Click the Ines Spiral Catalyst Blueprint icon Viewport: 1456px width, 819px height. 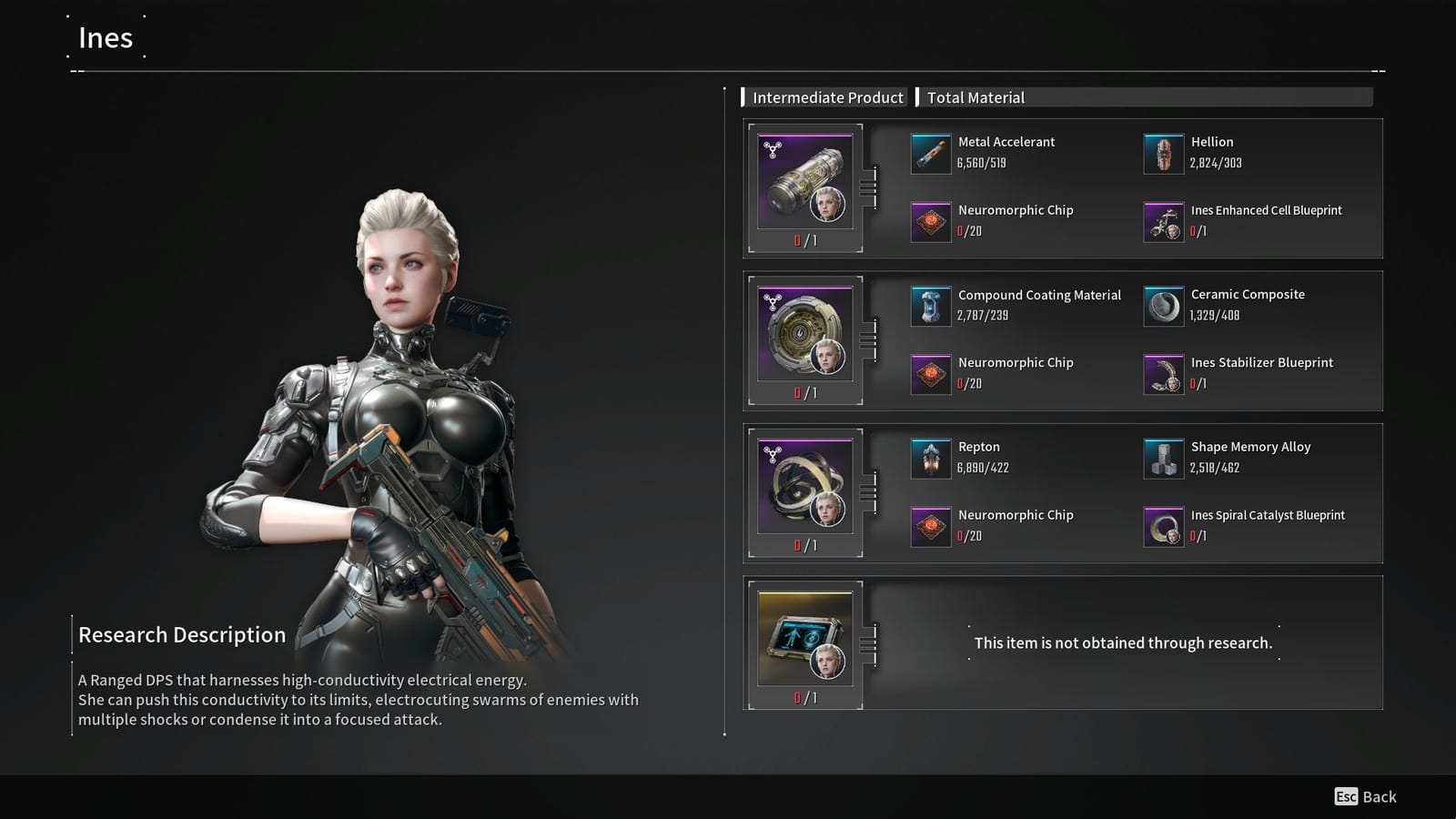click(x=1164, y=526)
